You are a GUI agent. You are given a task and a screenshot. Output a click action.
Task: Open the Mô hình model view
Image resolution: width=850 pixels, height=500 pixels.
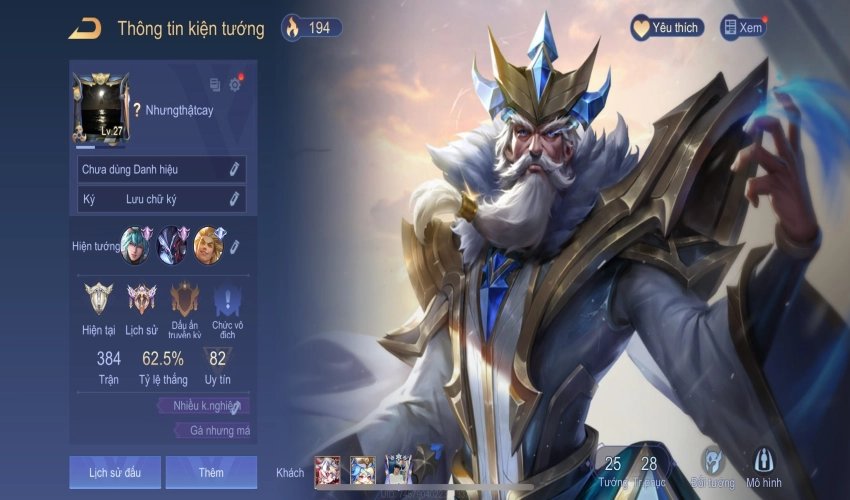[763, 467]
